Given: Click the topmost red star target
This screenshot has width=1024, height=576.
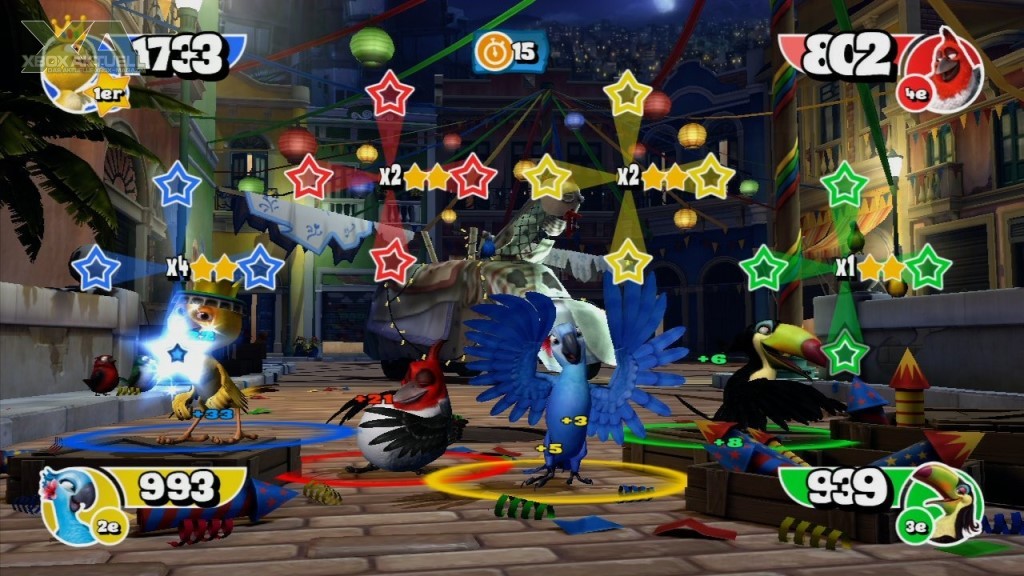Looking at the screenshot, I should click(x=390, y=93).
